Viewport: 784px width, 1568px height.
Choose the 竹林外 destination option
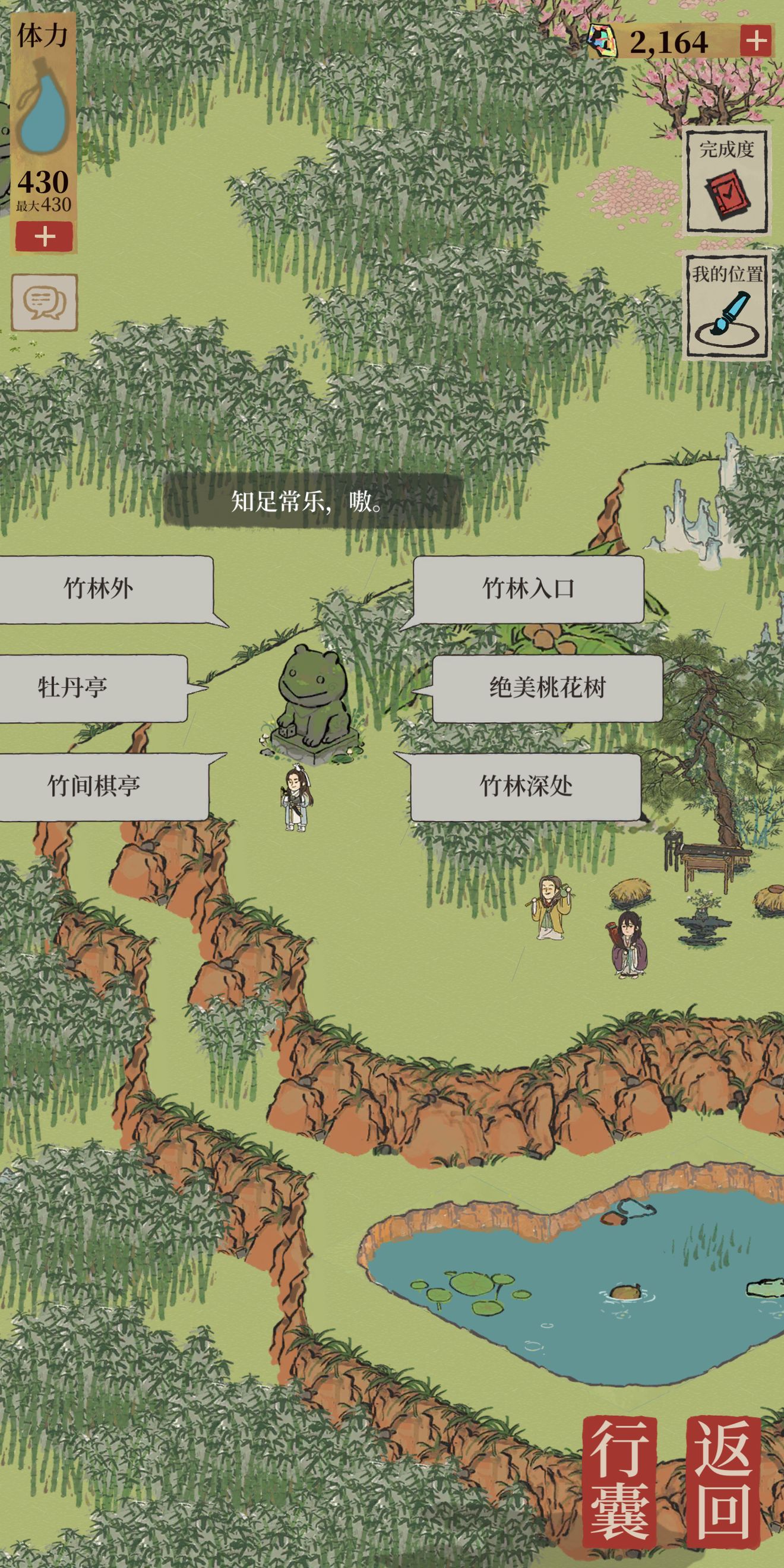pos(99,589)
